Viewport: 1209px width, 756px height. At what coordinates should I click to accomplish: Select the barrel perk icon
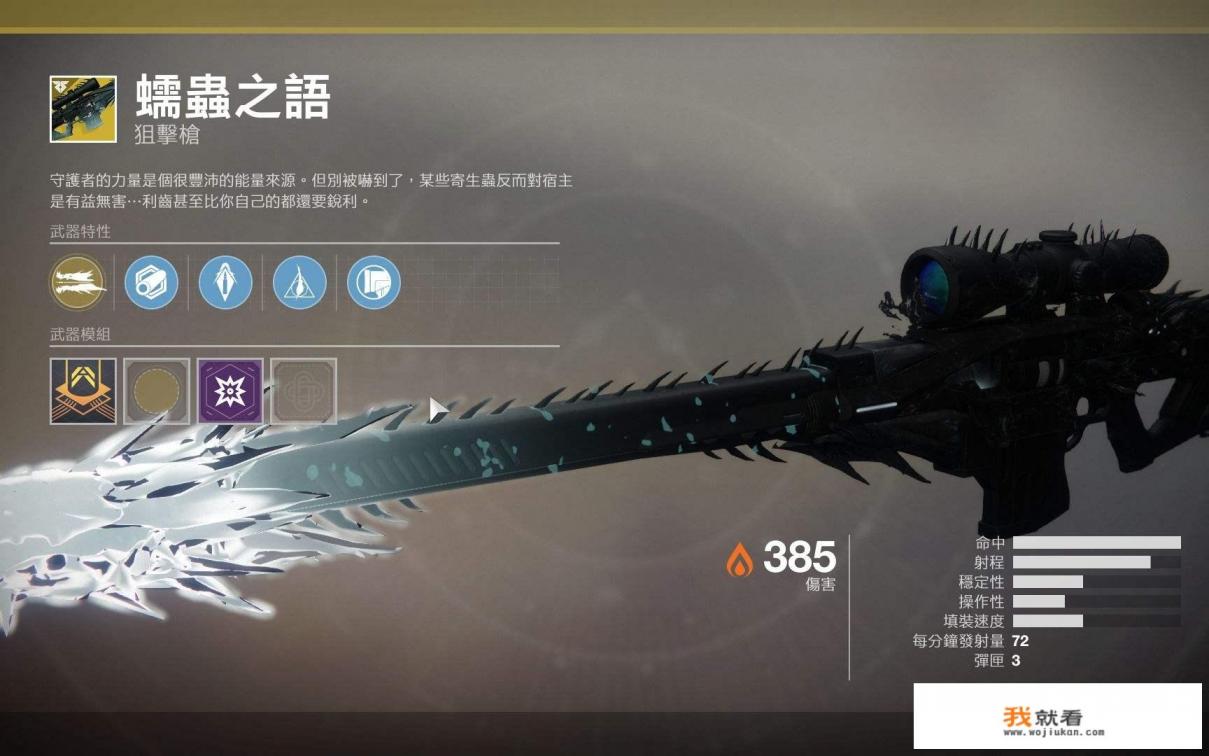coord(151,283)
